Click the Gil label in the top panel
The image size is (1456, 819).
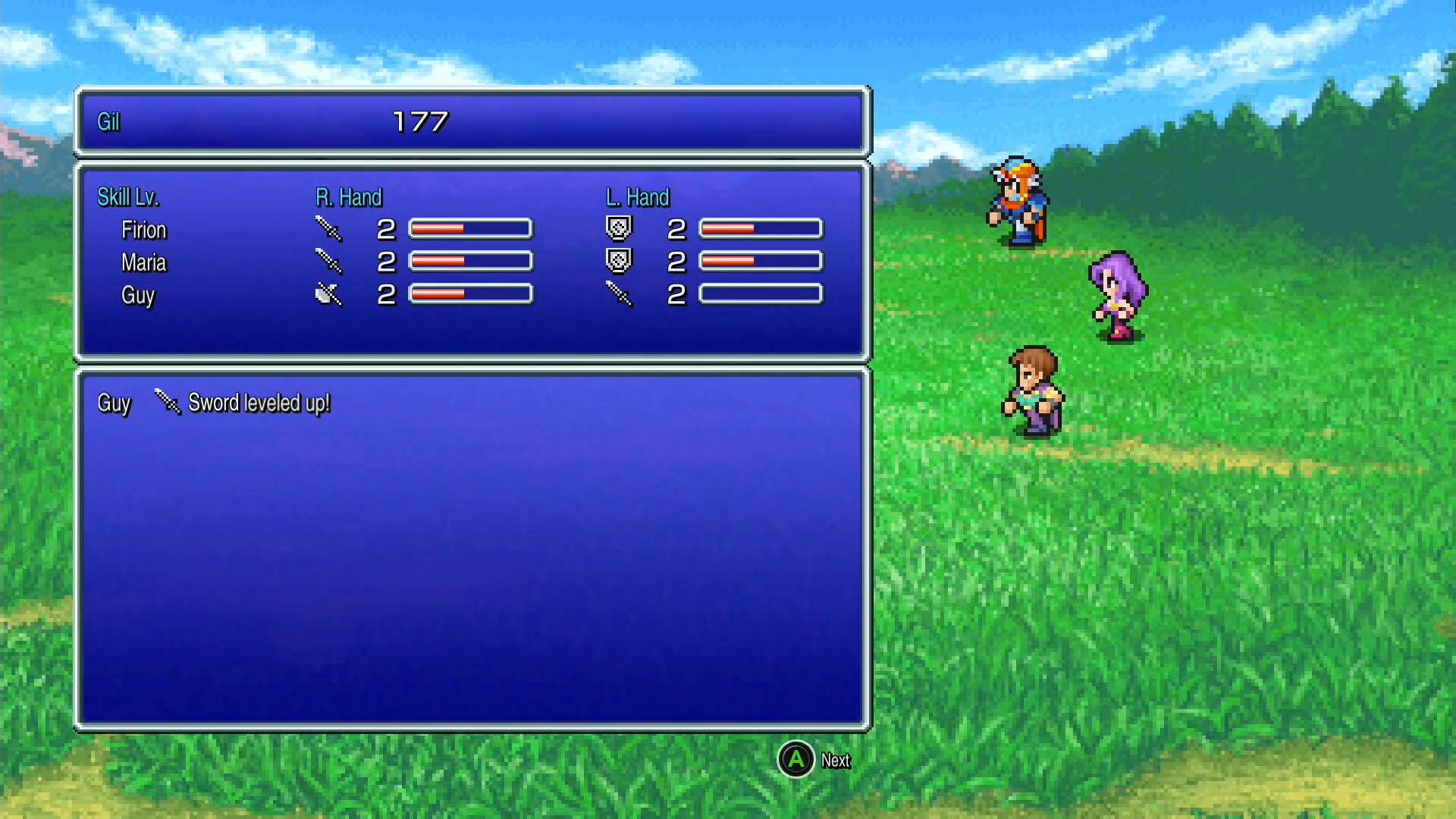click(x=108, y=121)
